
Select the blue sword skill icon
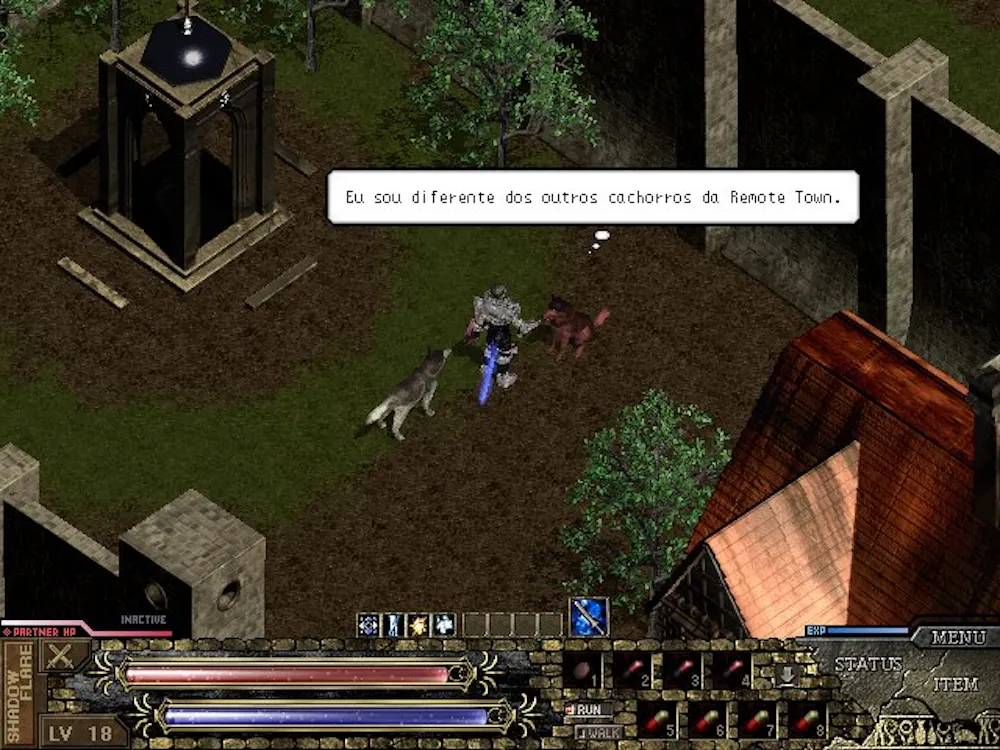[589, 617]
